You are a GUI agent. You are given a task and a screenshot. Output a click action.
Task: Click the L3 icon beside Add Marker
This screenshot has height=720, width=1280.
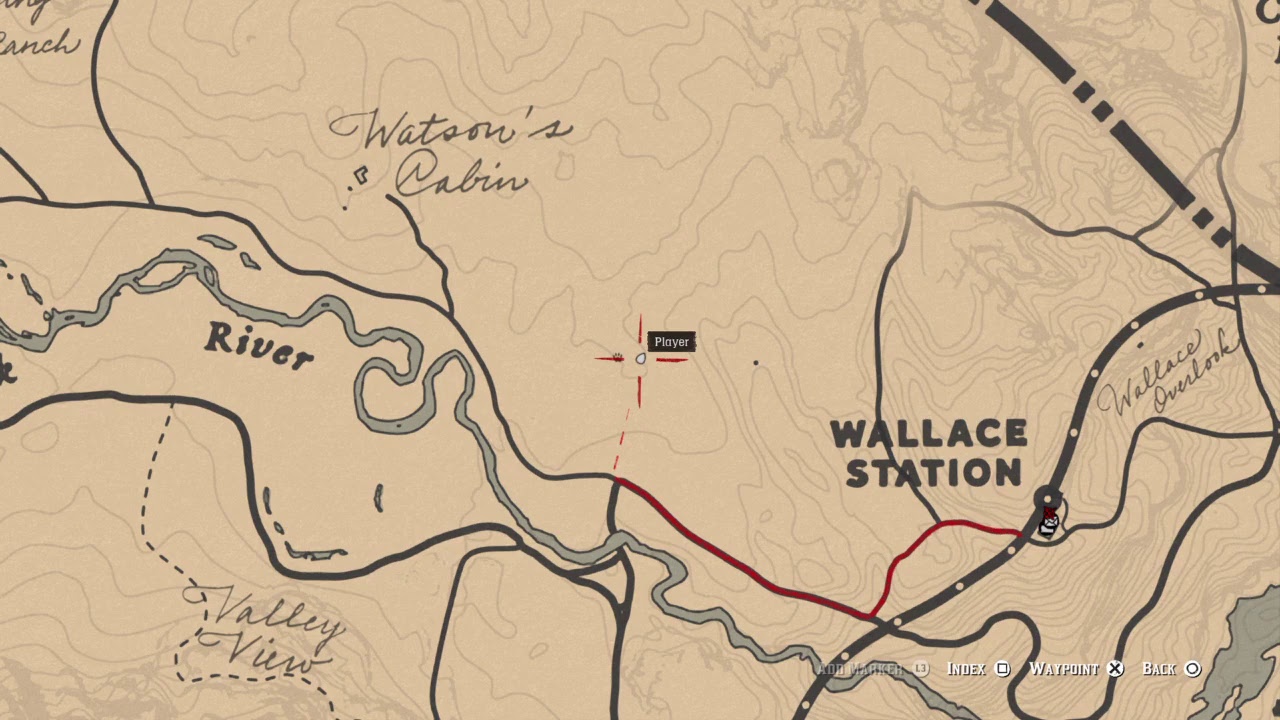[921, 670]
